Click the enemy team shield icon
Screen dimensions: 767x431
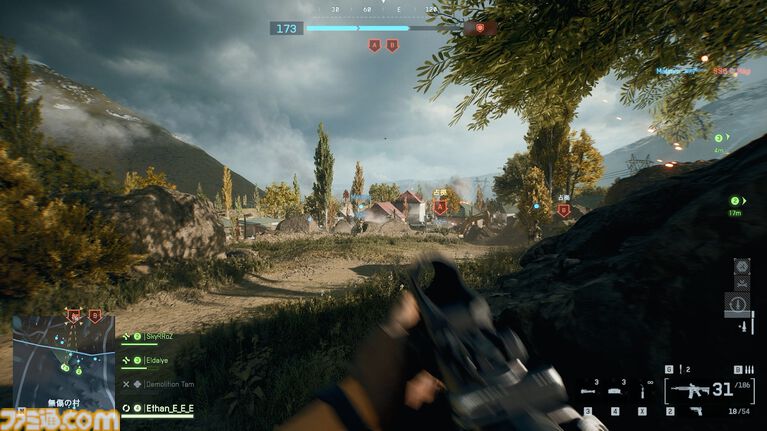[481, 28]
